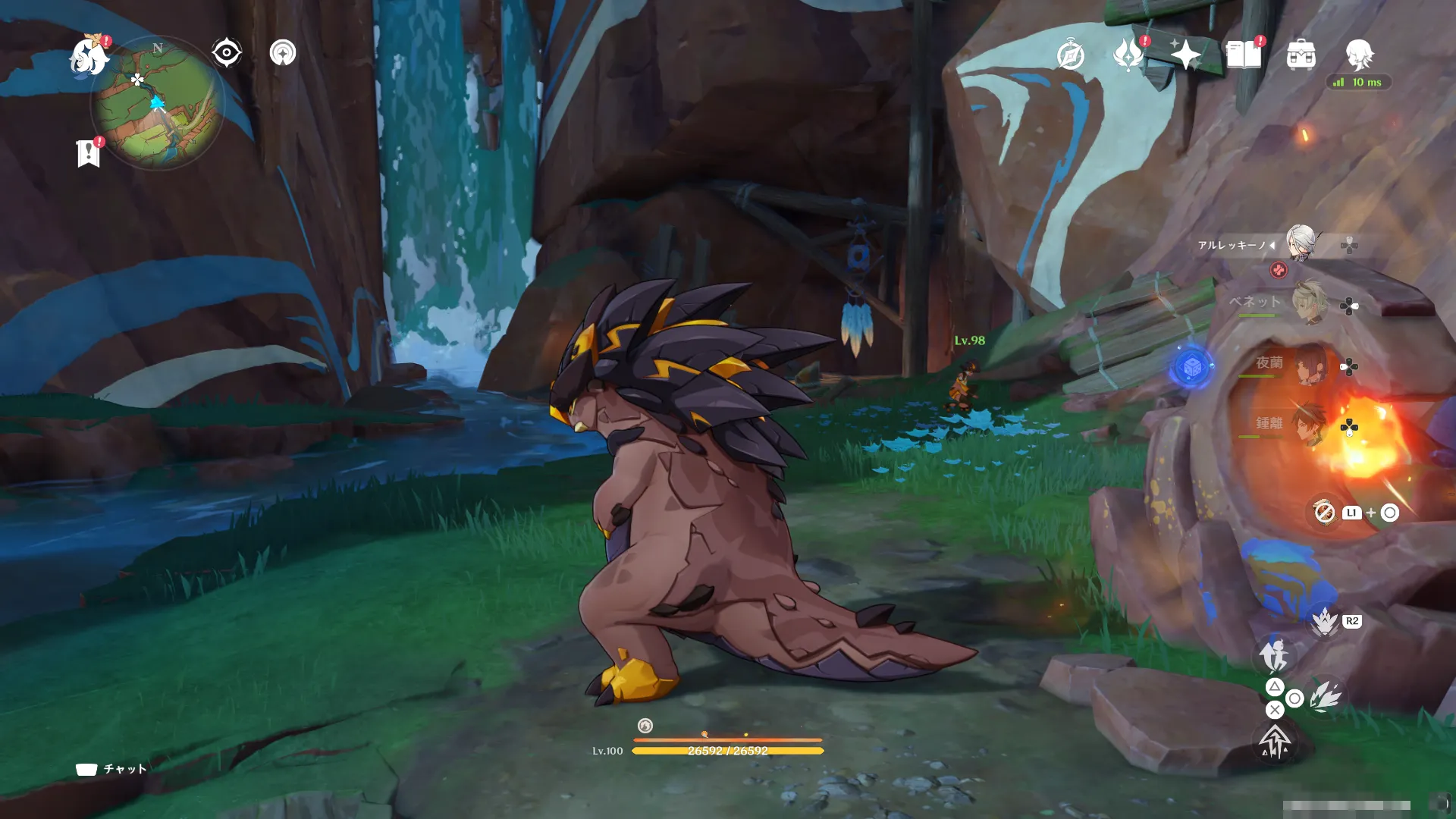Screen dimensions: 1456x819
Task: Open the wish star icon
Action: (x=1185, y=55)
